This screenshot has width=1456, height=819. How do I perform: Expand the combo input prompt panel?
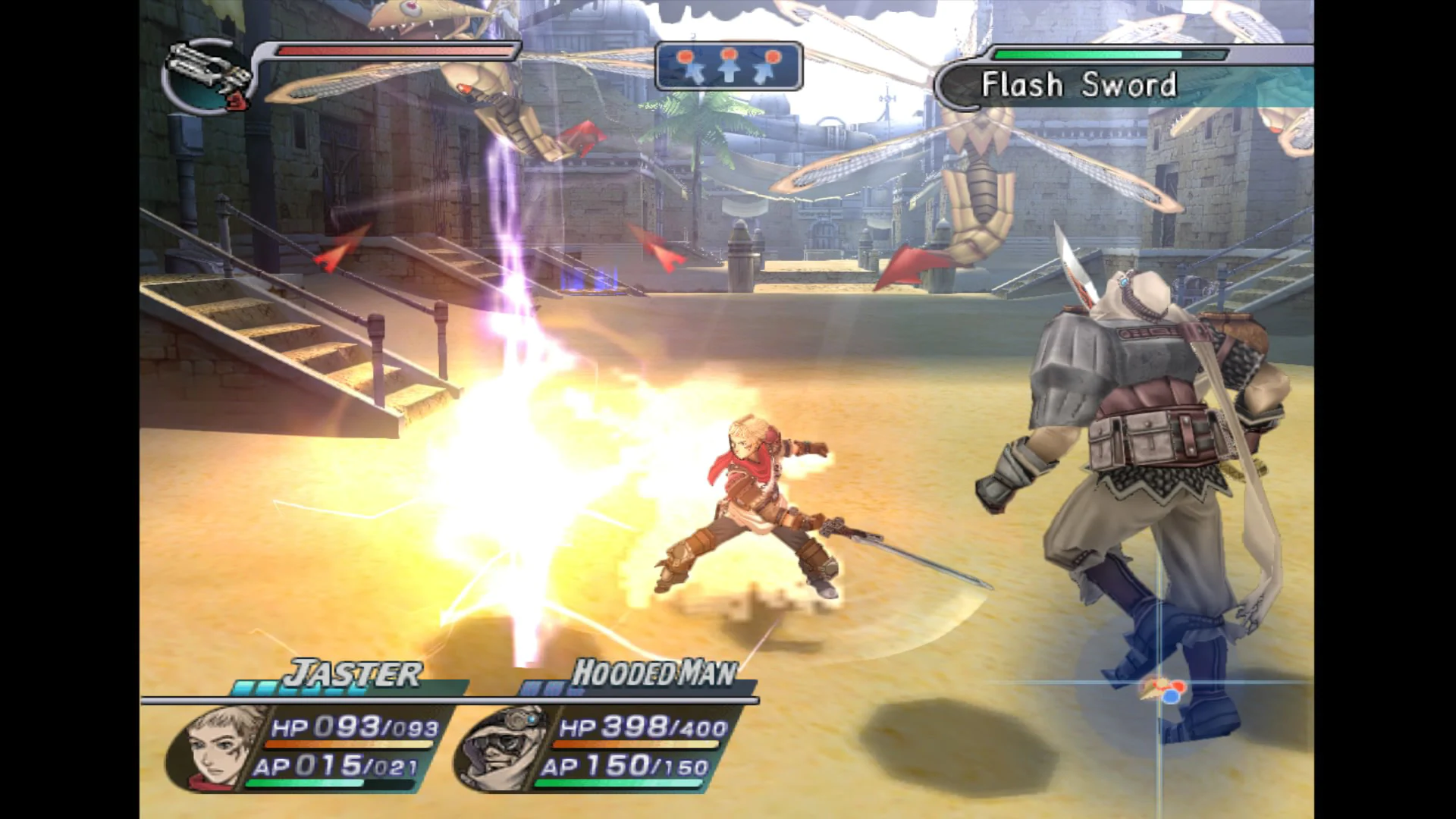click(x=730, y=67)
